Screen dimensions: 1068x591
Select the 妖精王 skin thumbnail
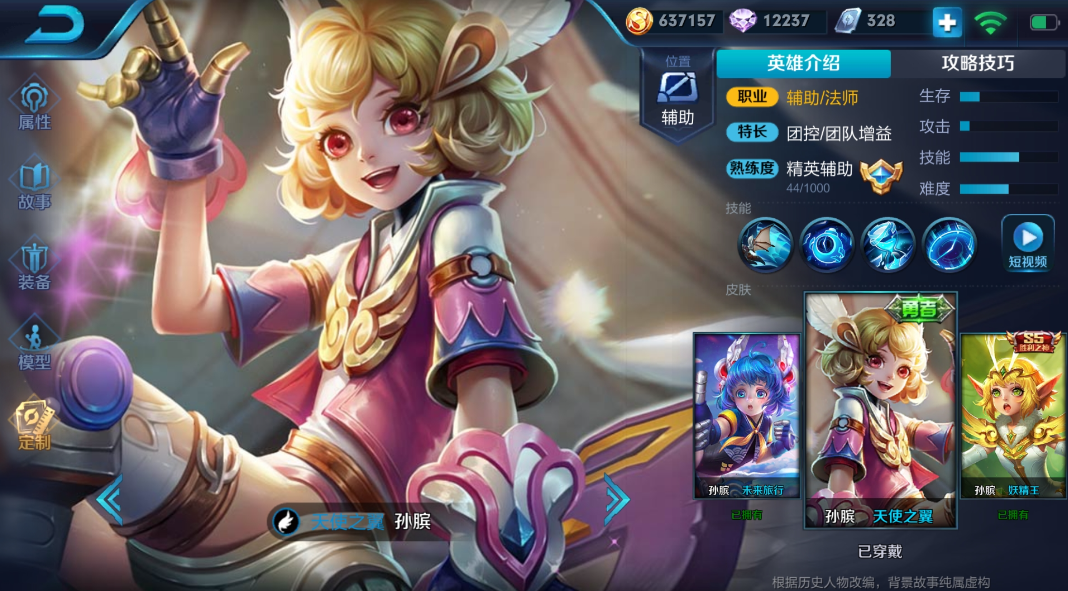[1013, 415]
